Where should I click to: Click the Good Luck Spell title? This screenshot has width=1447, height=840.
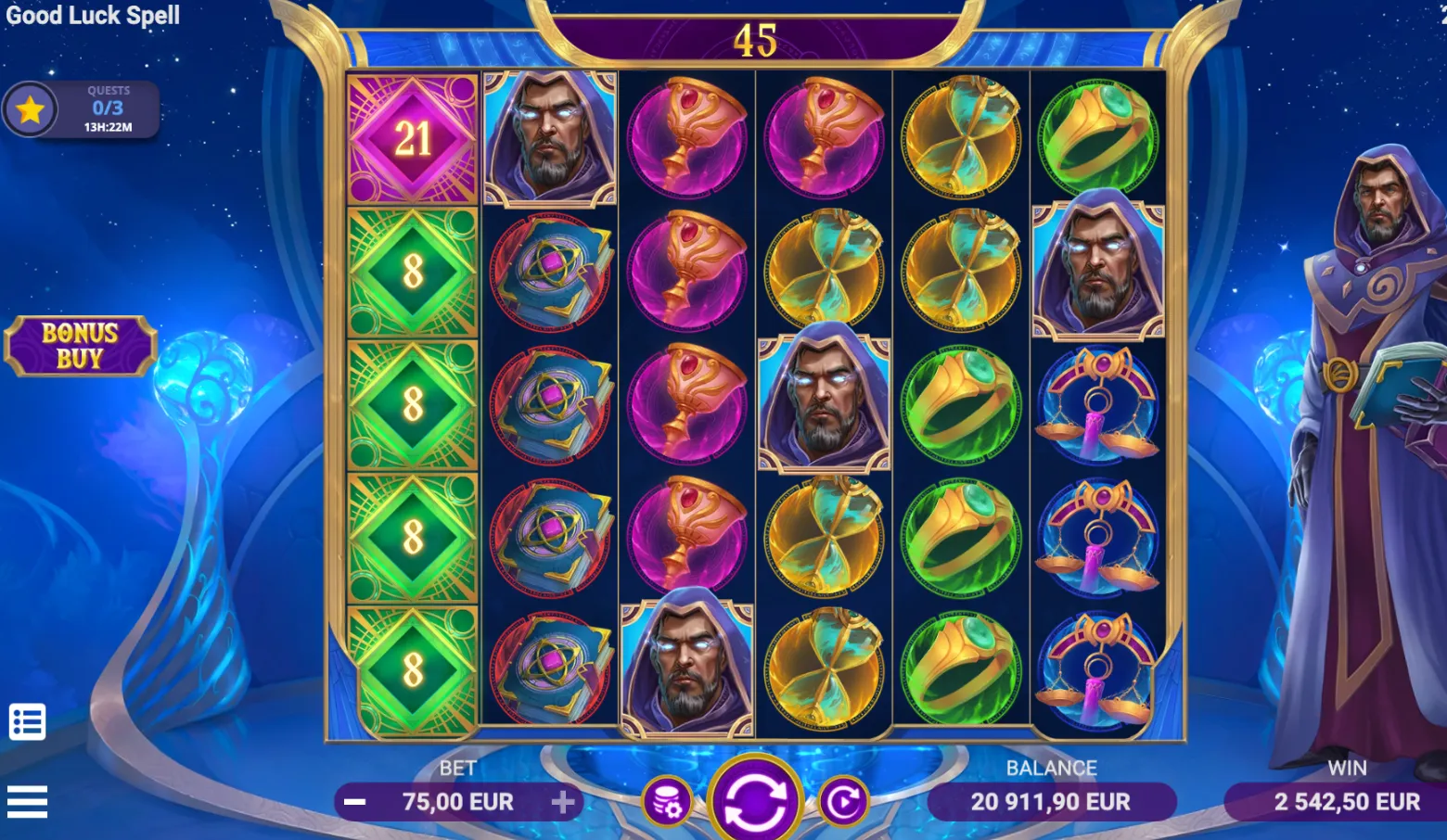93,15
